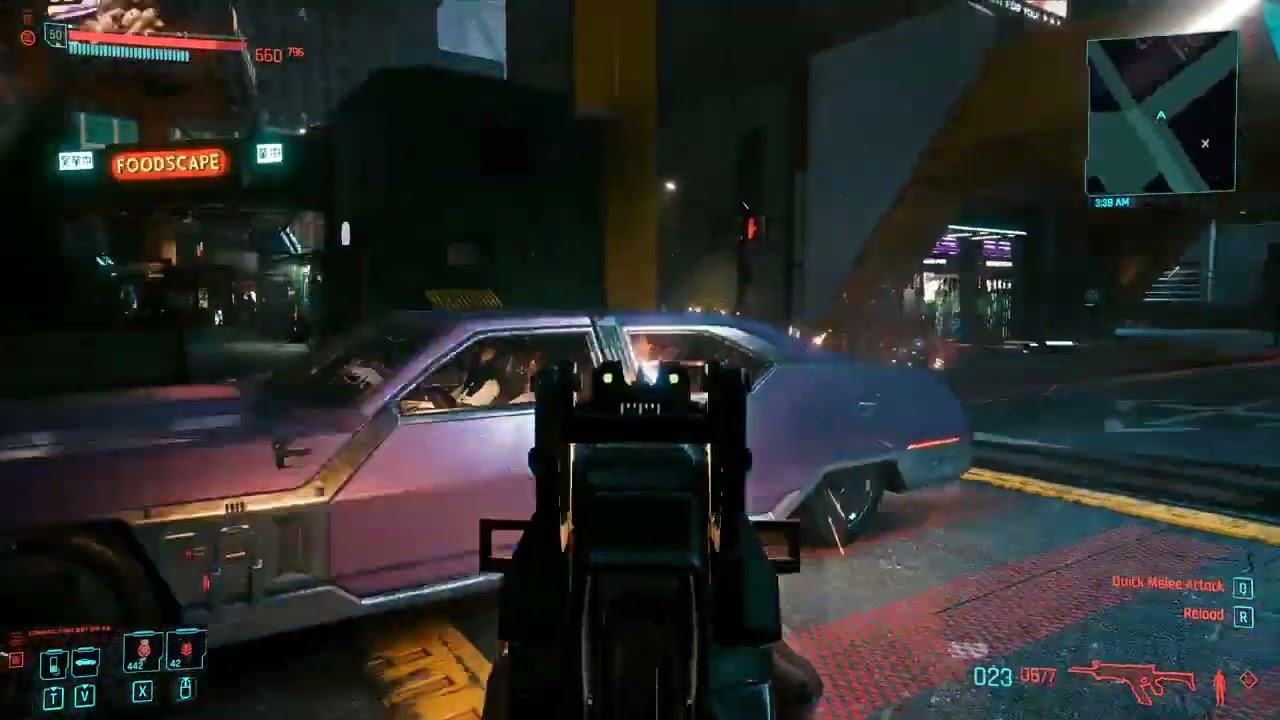Image resolution: width=1280 pixels, height=720 pixels.
Task: Click the red standing character status icon
Action: pyautogui.click(x=1220, y=688)
